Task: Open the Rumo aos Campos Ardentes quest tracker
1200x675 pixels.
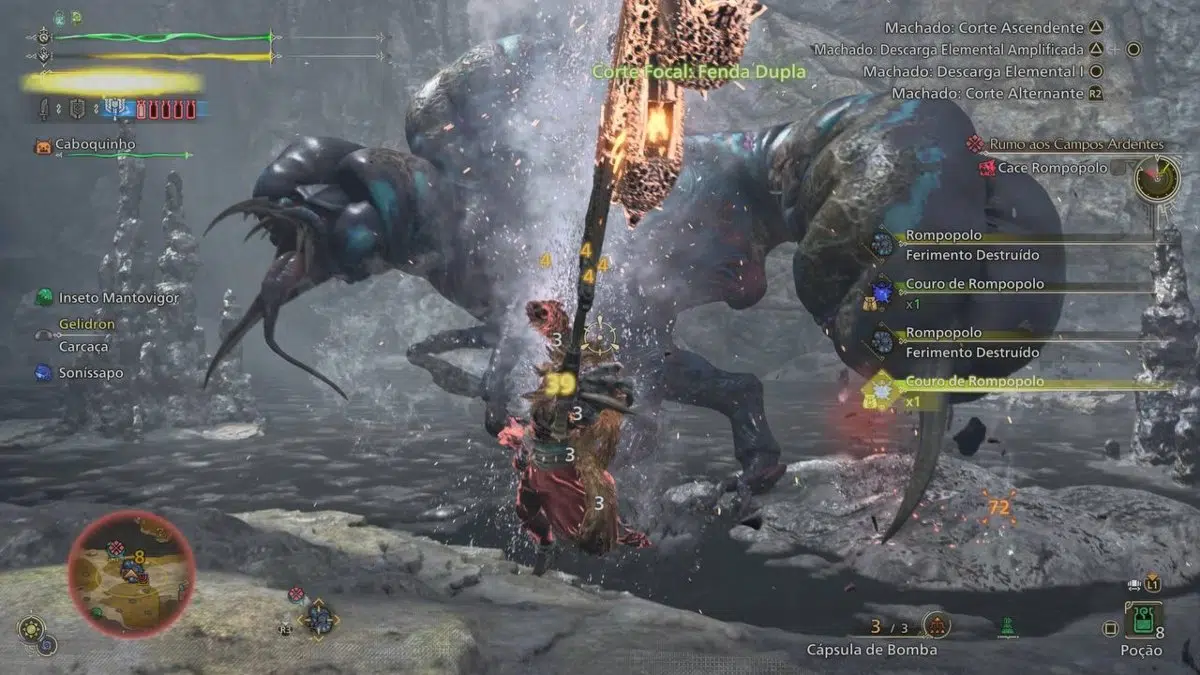Action: (1065, 144)
